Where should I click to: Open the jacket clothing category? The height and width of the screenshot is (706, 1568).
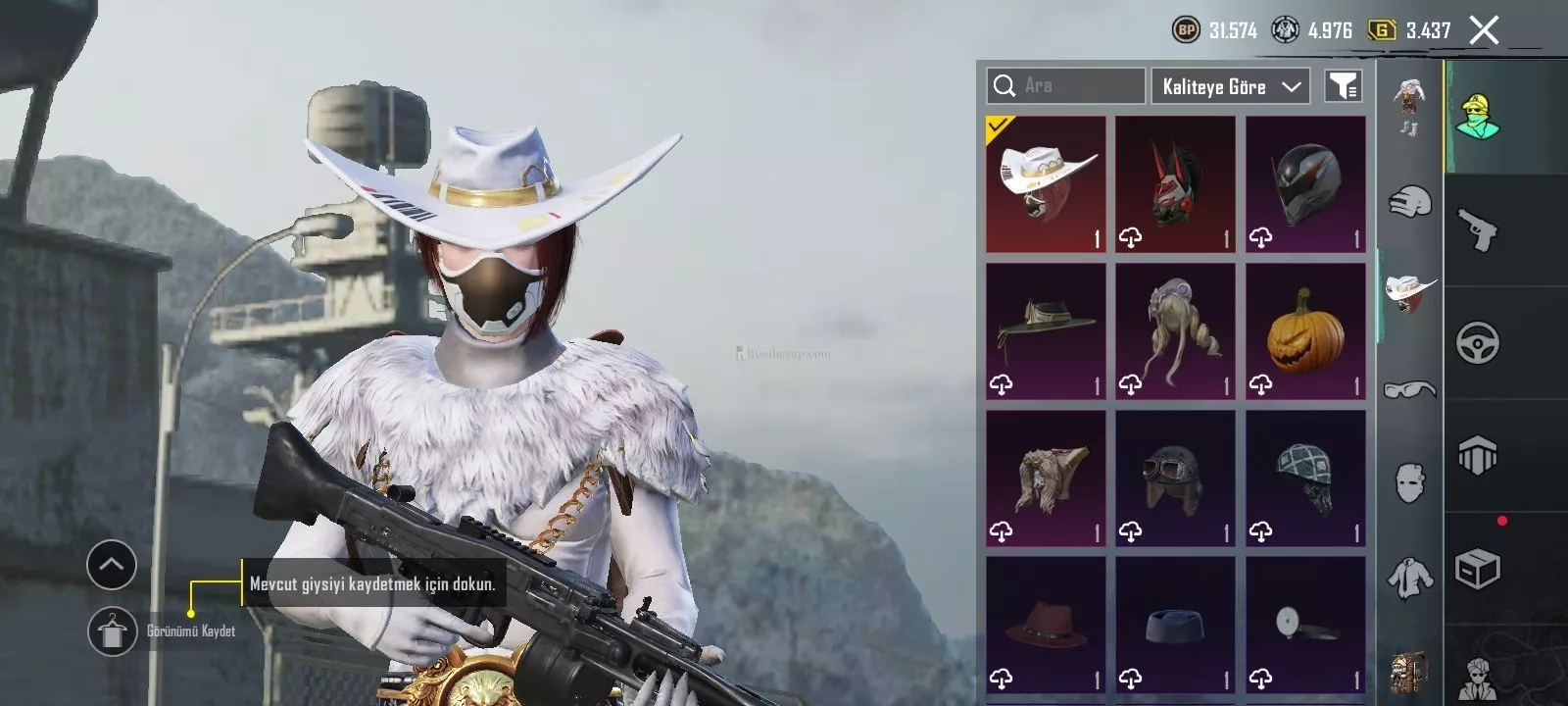1410,577
